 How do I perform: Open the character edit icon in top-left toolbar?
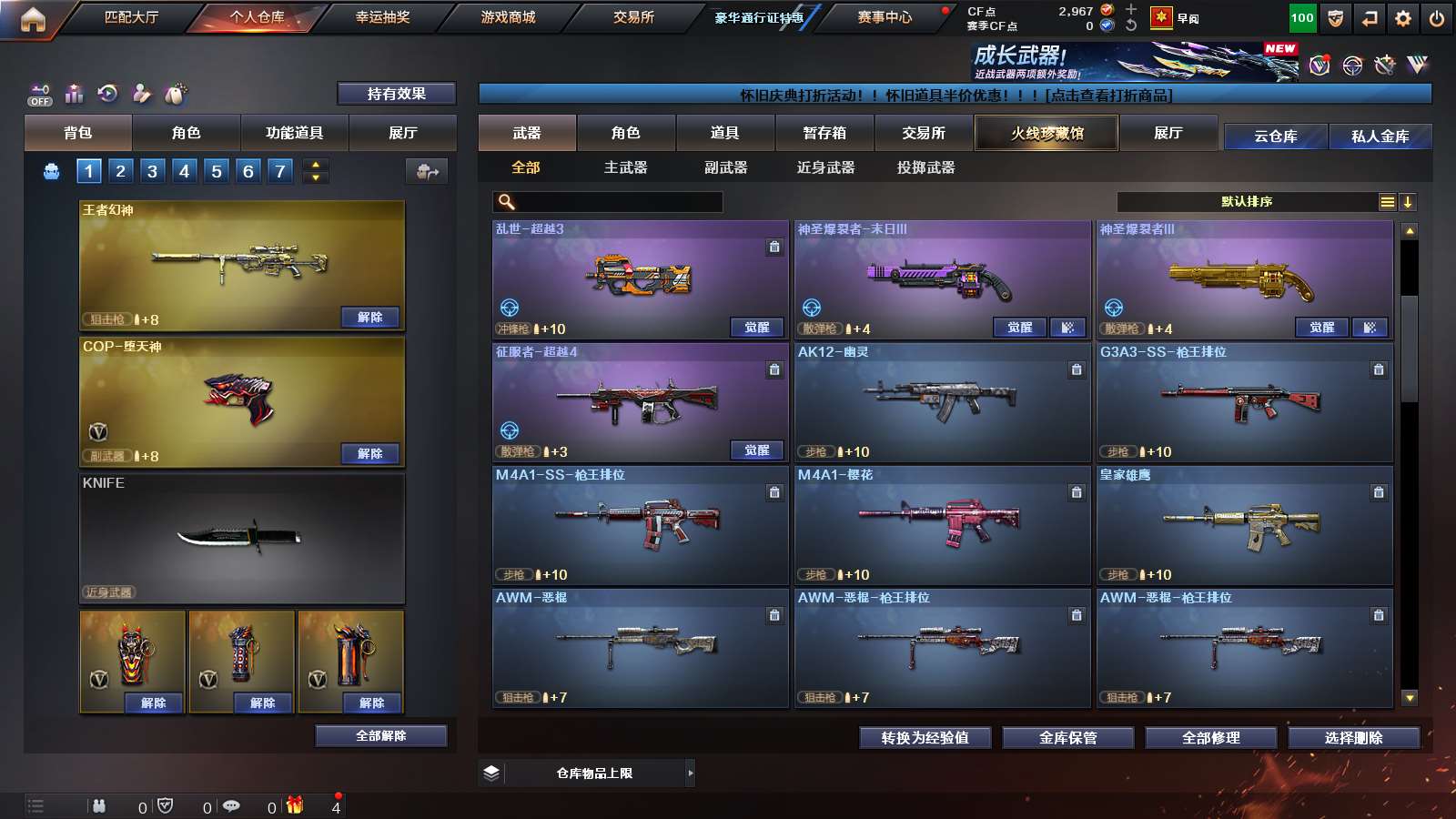coord(142,93)
